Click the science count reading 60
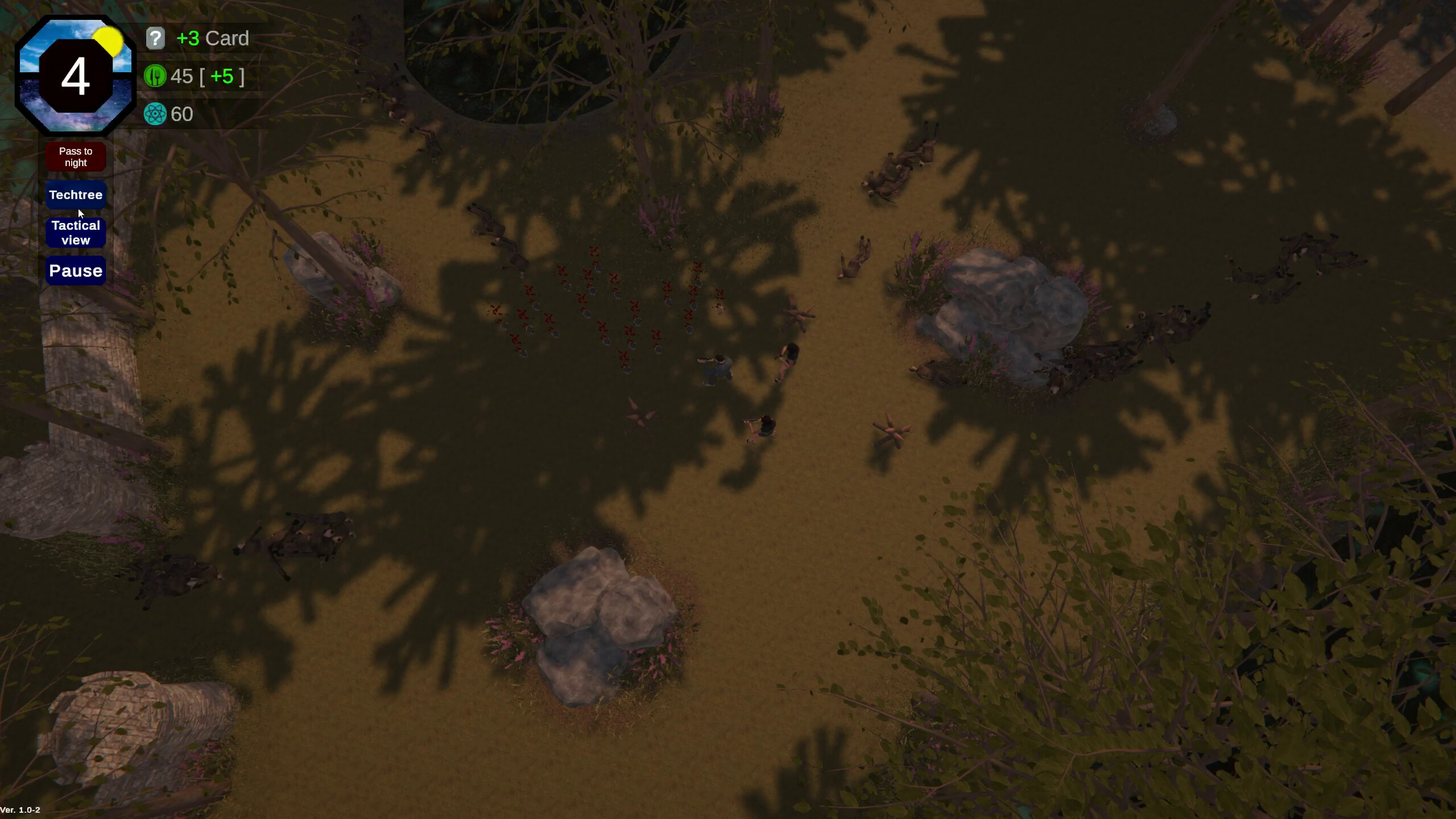This screenshot has width=1456, height=819. pos(183,114)
